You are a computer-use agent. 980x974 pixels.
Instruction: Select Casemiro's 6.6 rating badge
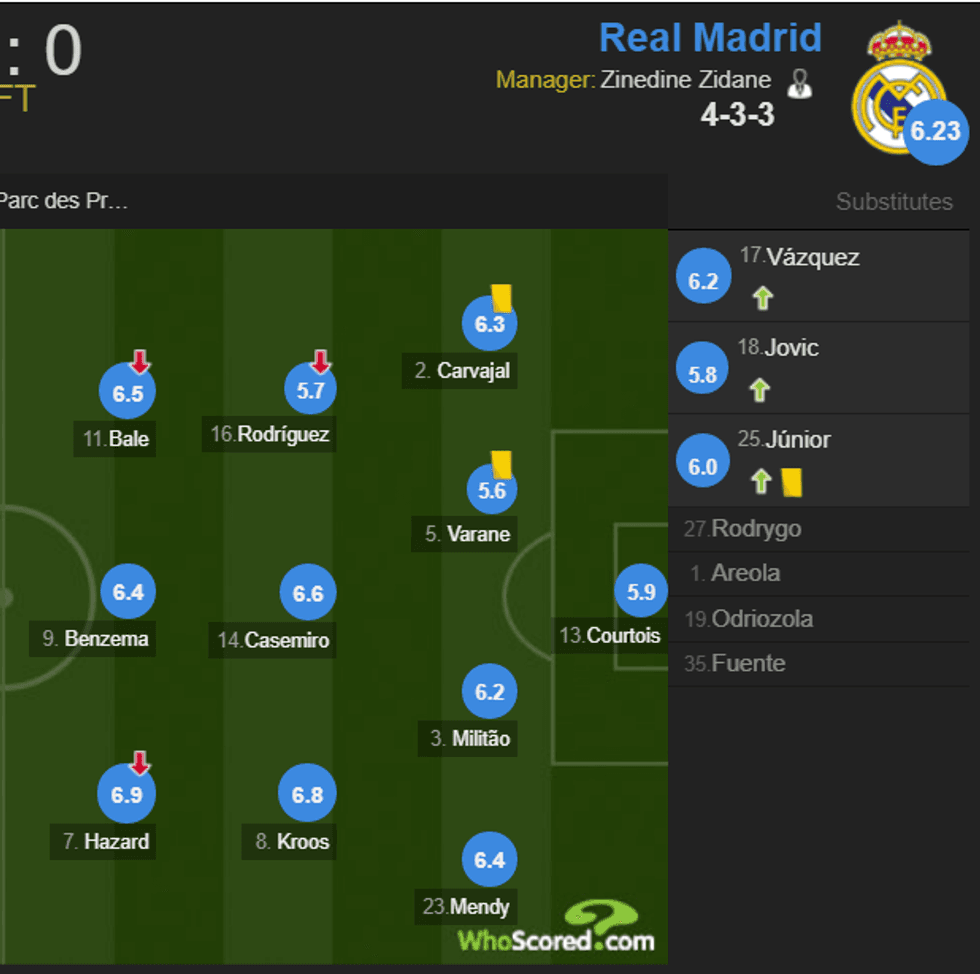point(308,593)
